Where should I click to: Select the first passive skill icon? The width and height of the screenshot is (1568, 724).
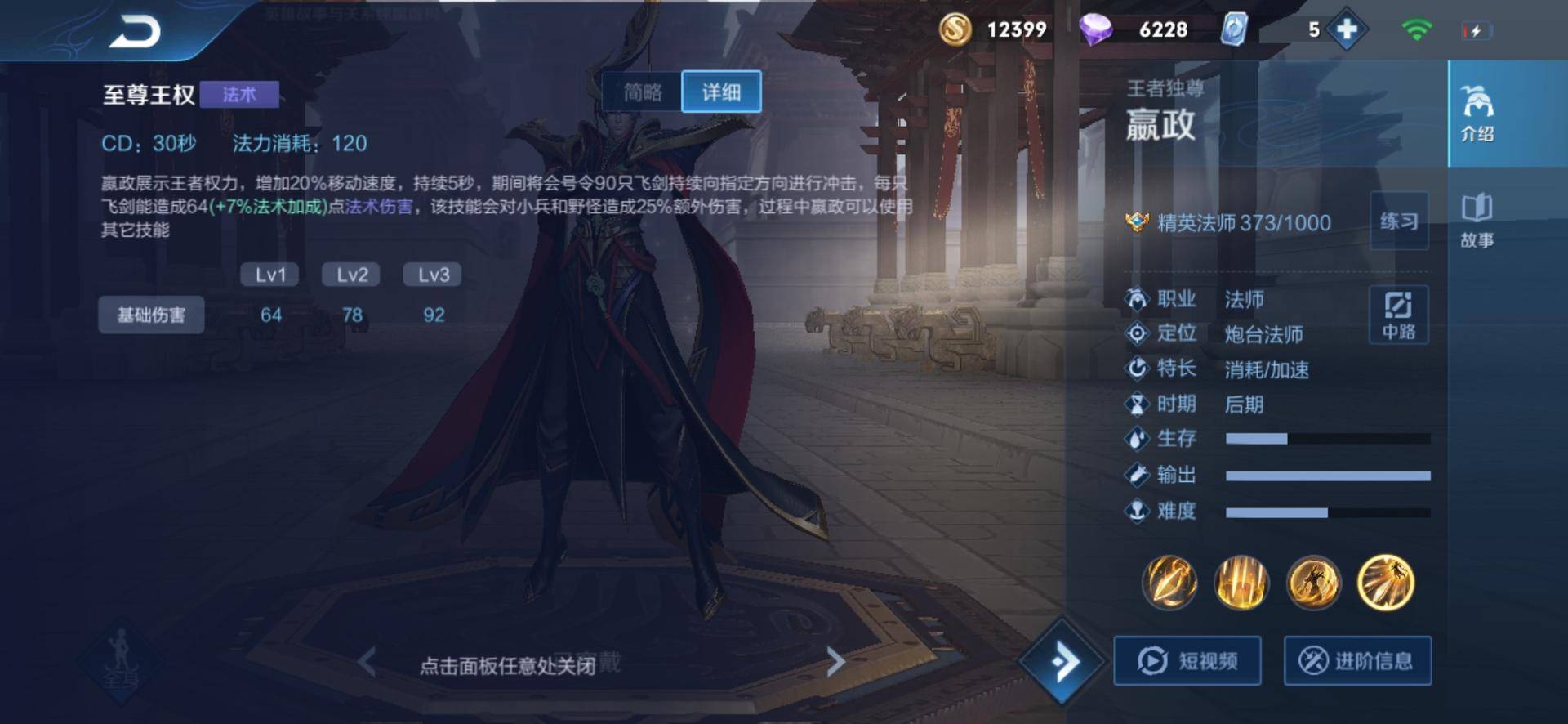(x=1169, y=583)
